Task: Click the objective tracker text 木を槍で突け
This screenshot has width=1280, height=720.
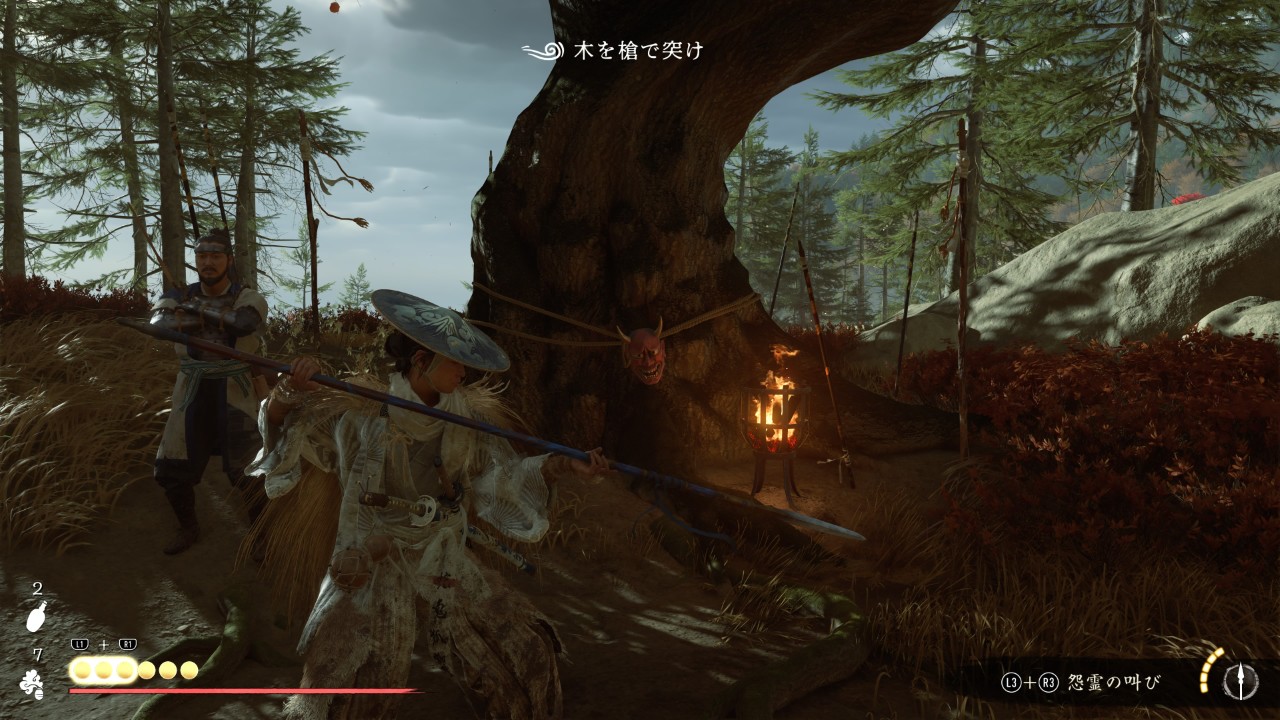Action: 637,50
